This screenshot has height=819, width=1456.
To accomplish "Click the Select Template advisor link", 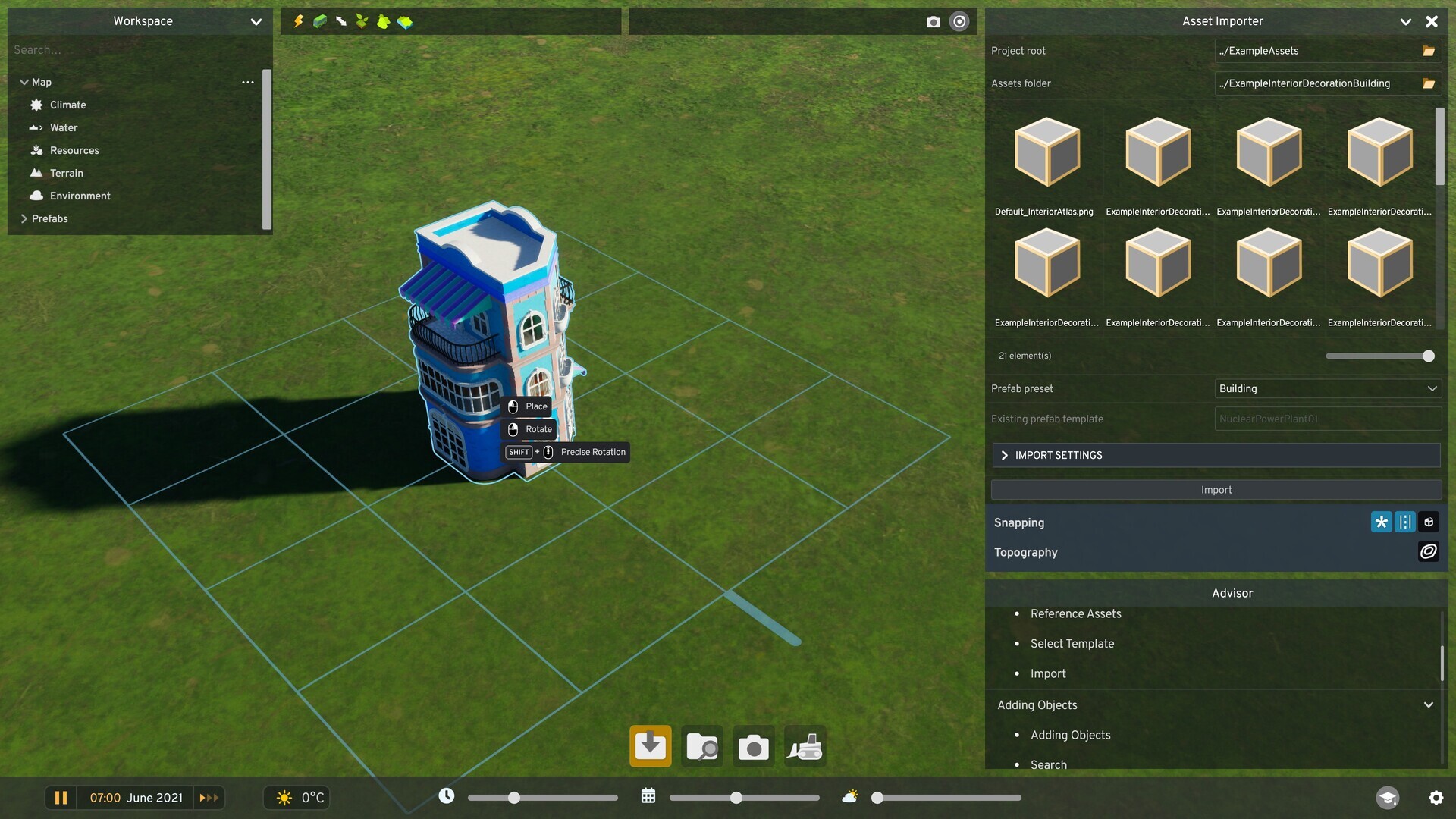I will [1072, 643].
